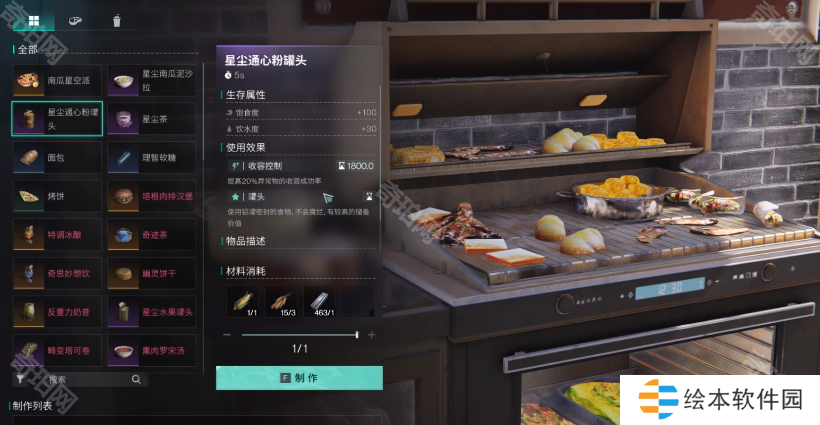Open the 培根肉排汉堡 recipe
The height and width of the screenshot is (425, 820).
tap(150, 196)
